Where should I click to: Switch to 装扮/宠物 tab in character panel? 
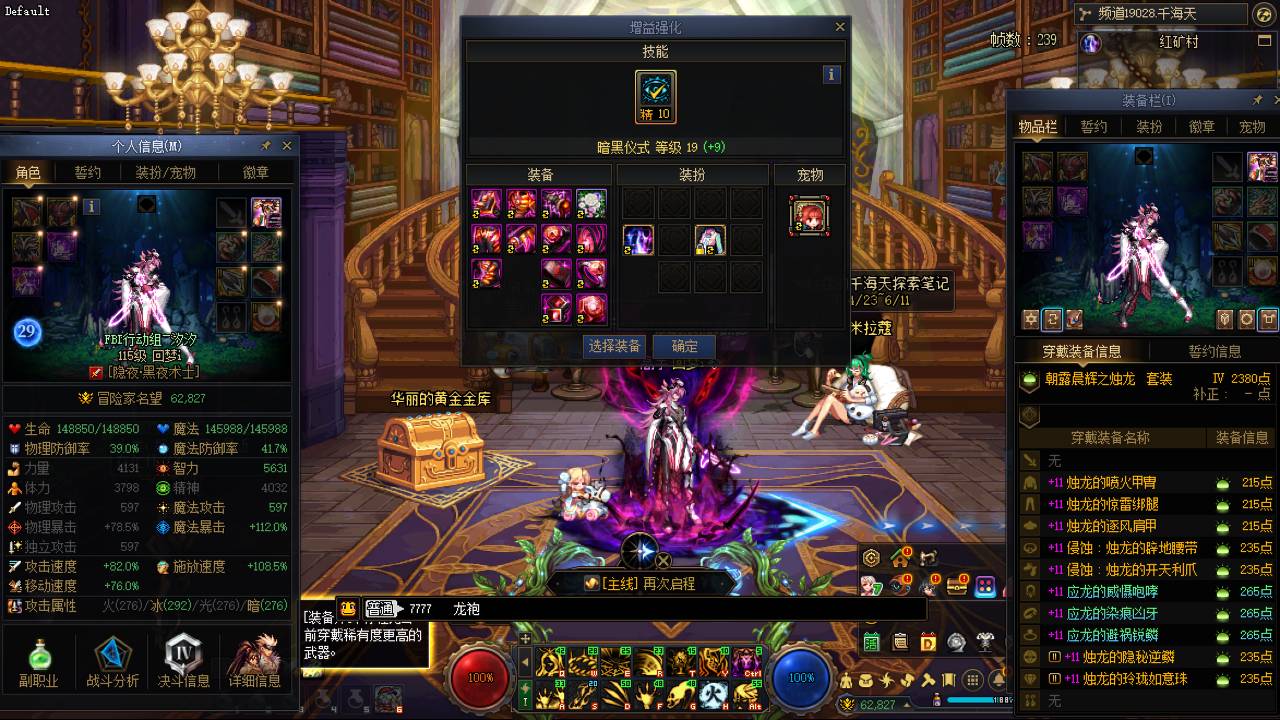pos(166,172)
